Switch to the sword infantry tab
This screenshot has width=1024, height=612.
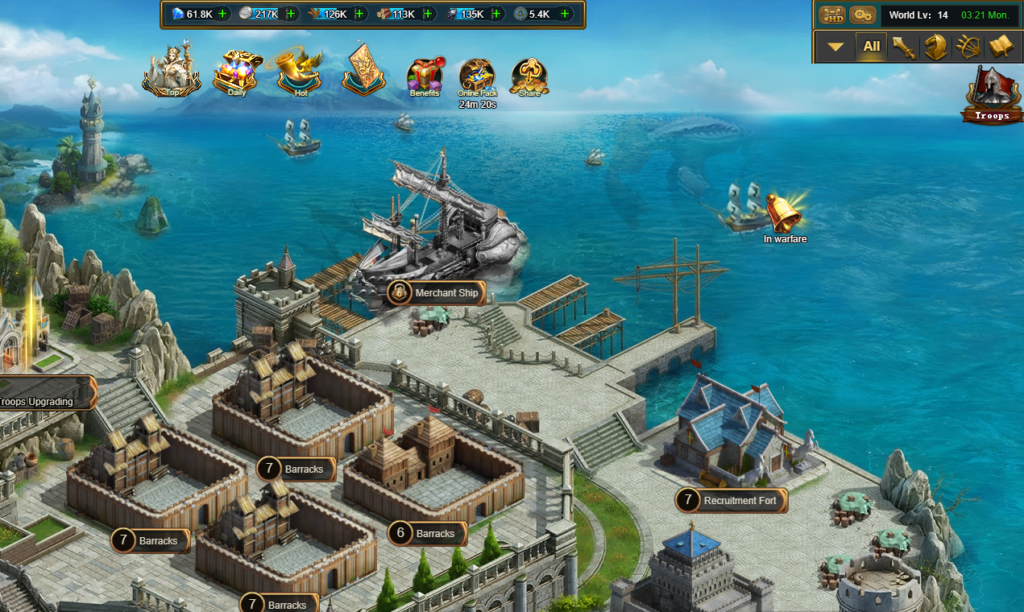point(905,47)
